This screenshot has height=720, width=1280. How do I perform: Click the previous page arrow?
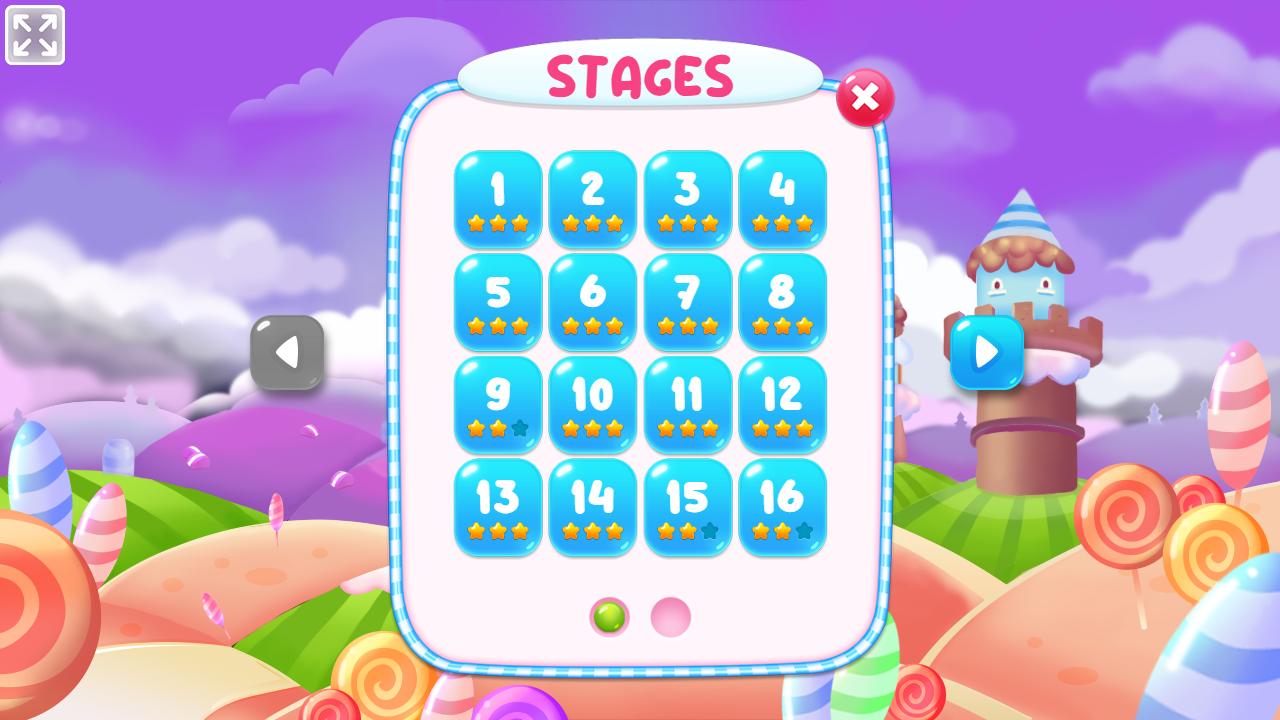(x=288, y=352)
